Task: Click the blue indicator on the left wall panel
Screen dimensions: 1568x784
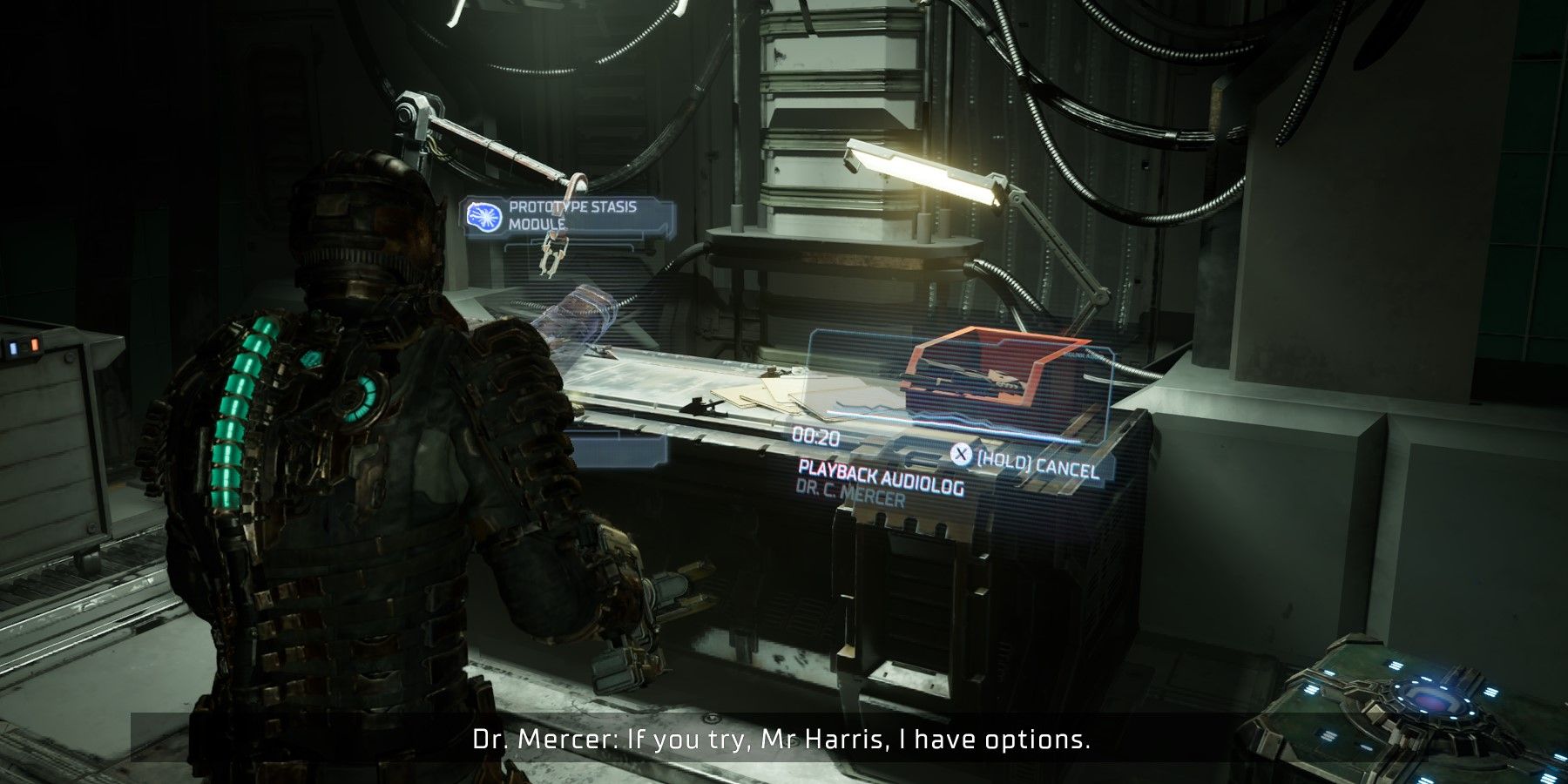Action: click(x=13, y=348)
